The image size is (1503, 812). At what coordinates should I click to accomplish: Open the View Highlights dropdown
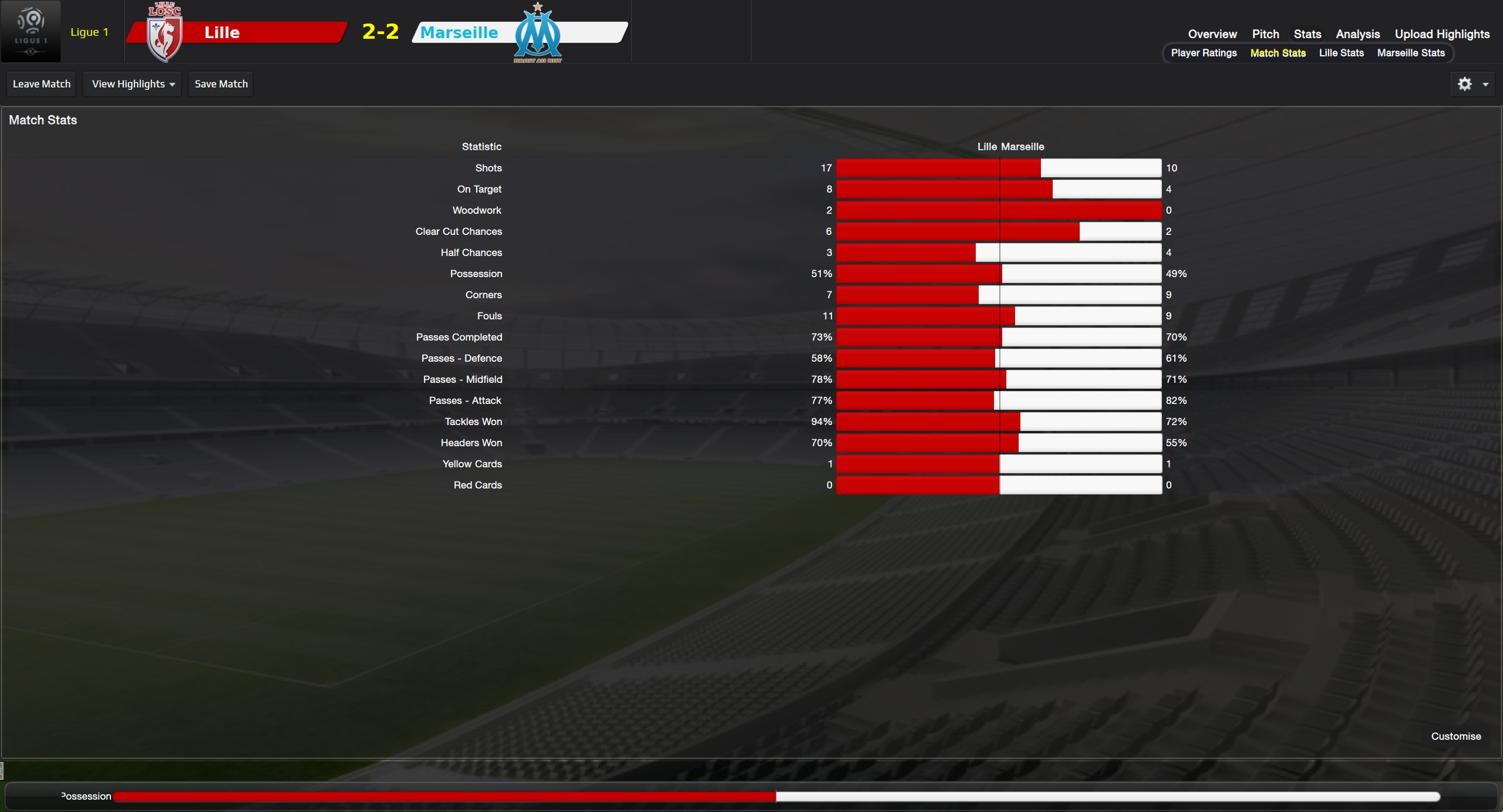click(133, 84)
